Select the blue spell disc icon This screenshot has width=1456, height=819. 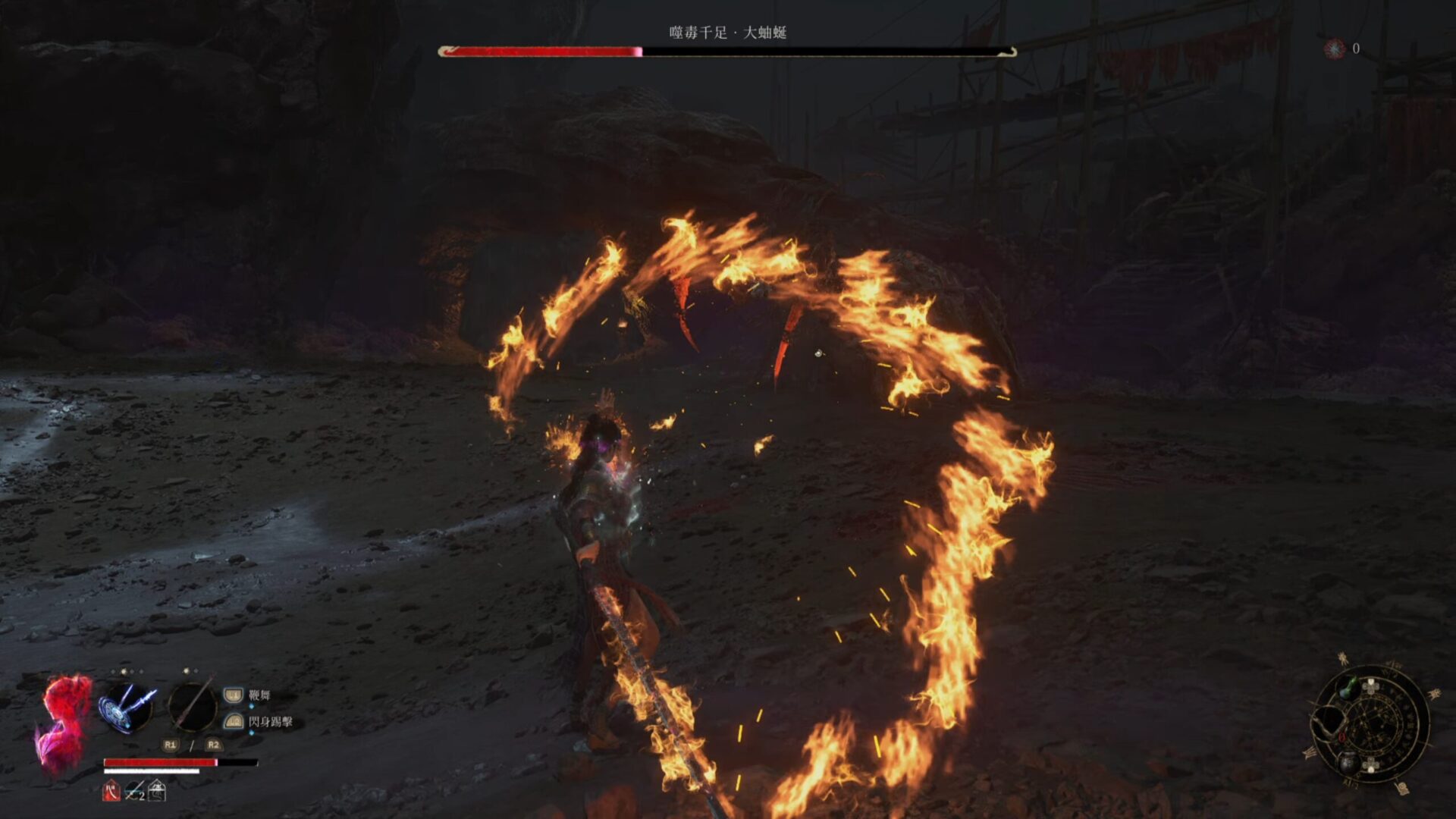(x=127, y=707)
